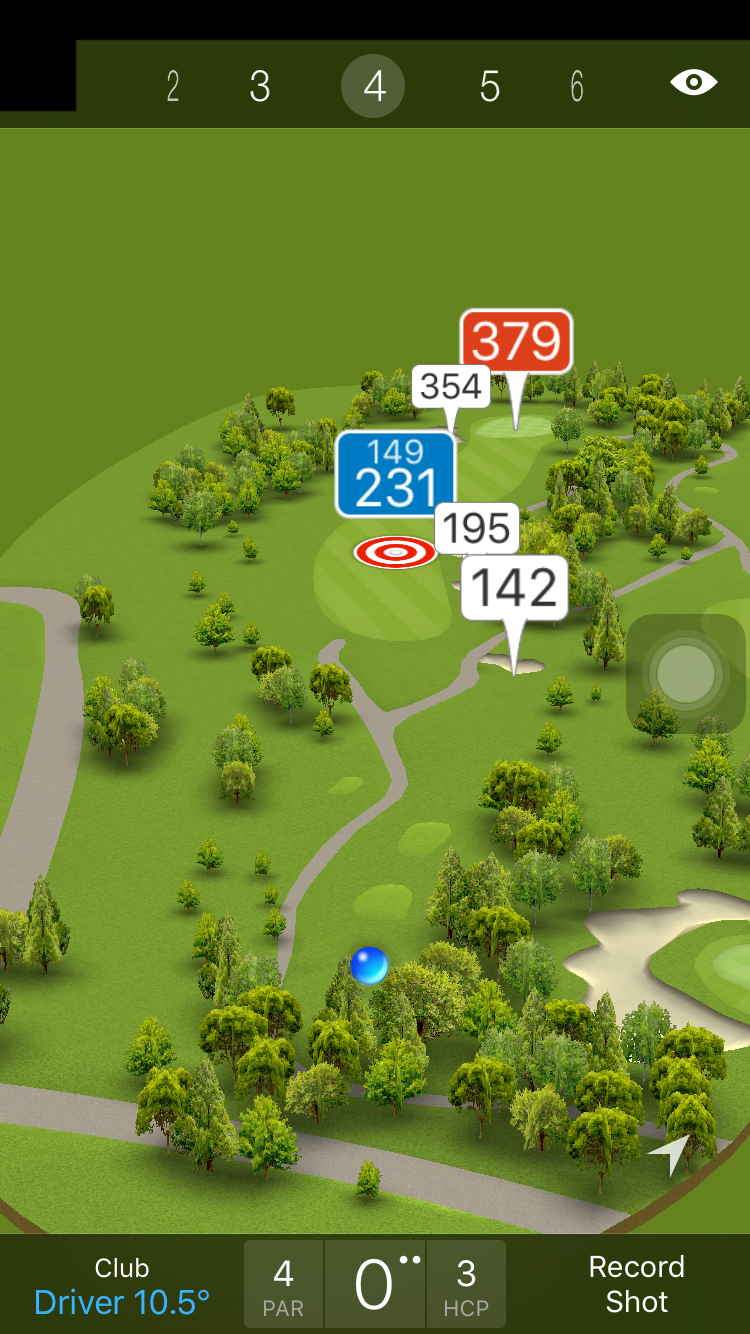Tap the highlighted hole 4 selector
750x1334 pixels.
pos(373,87)
